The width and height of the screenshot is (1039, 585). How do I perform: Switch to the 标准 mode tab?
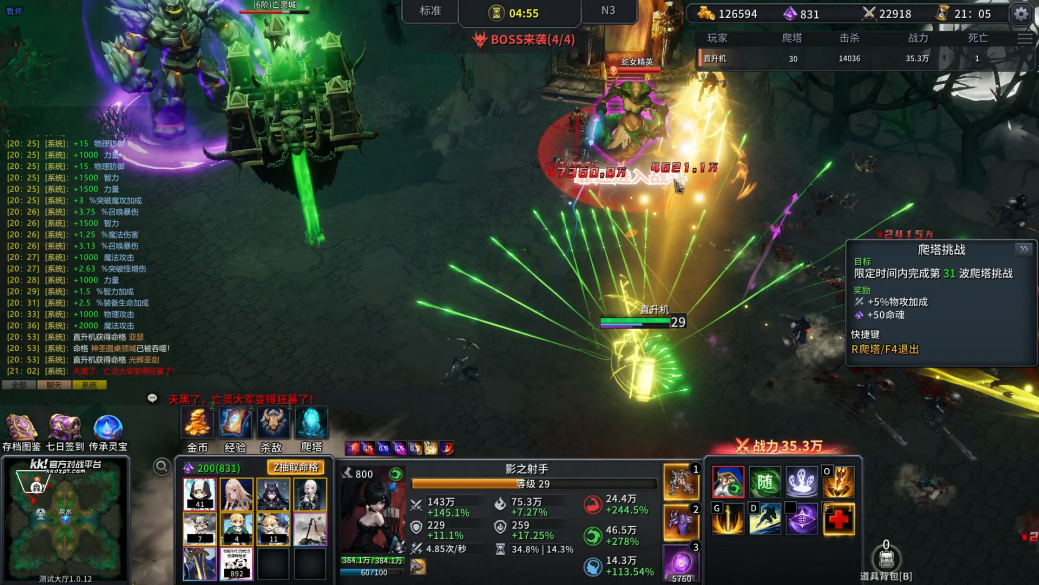click(x=430, y=11)
